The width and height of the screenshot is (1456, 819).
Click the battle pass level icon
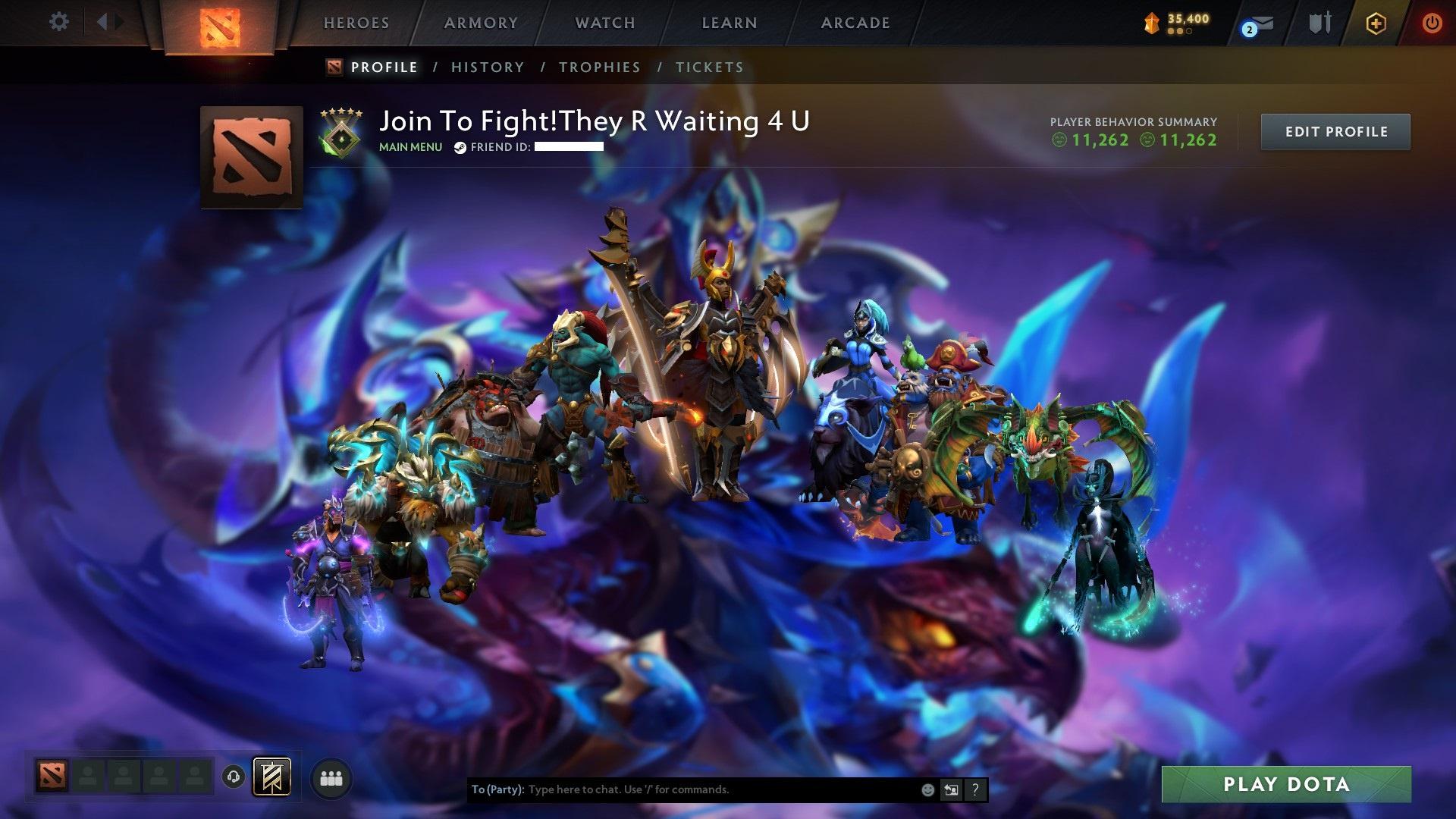point(1152,21)
